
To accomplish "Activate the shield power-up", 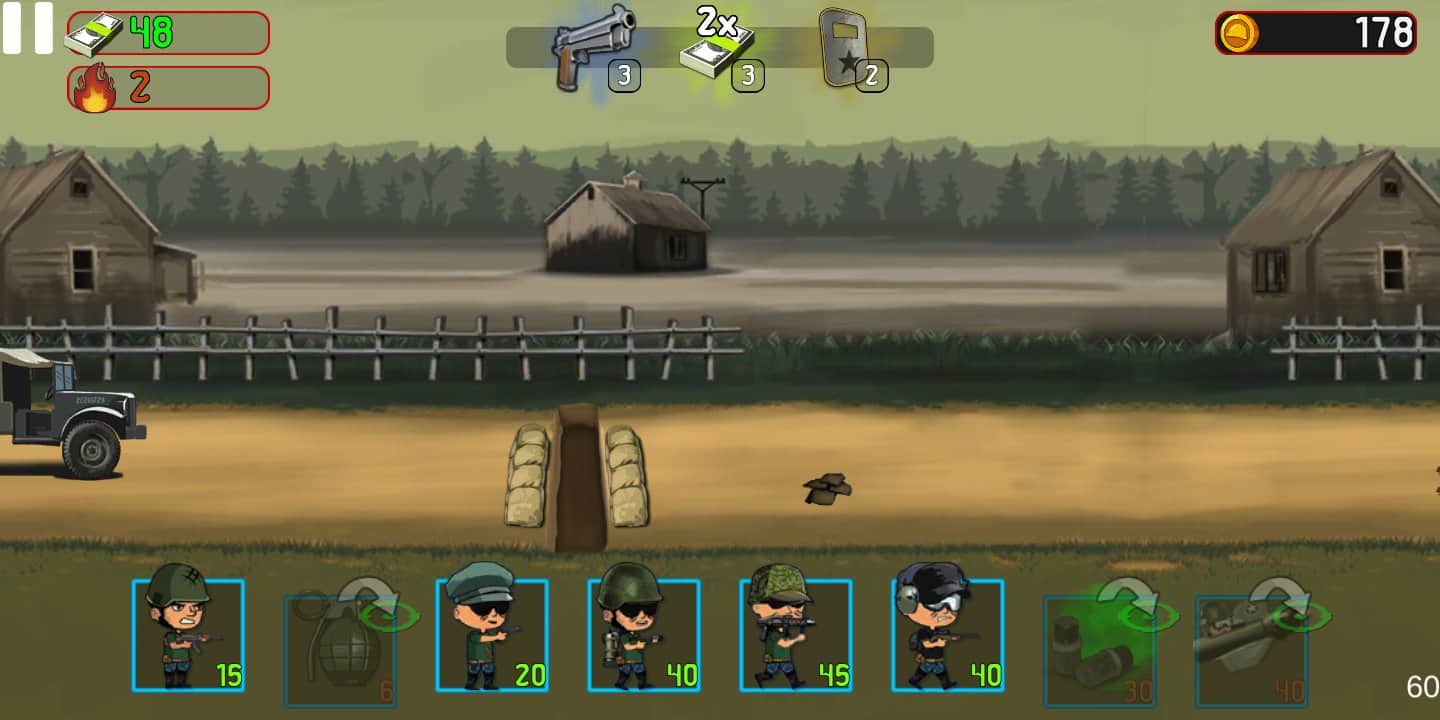I will click(x=845, y=45).
